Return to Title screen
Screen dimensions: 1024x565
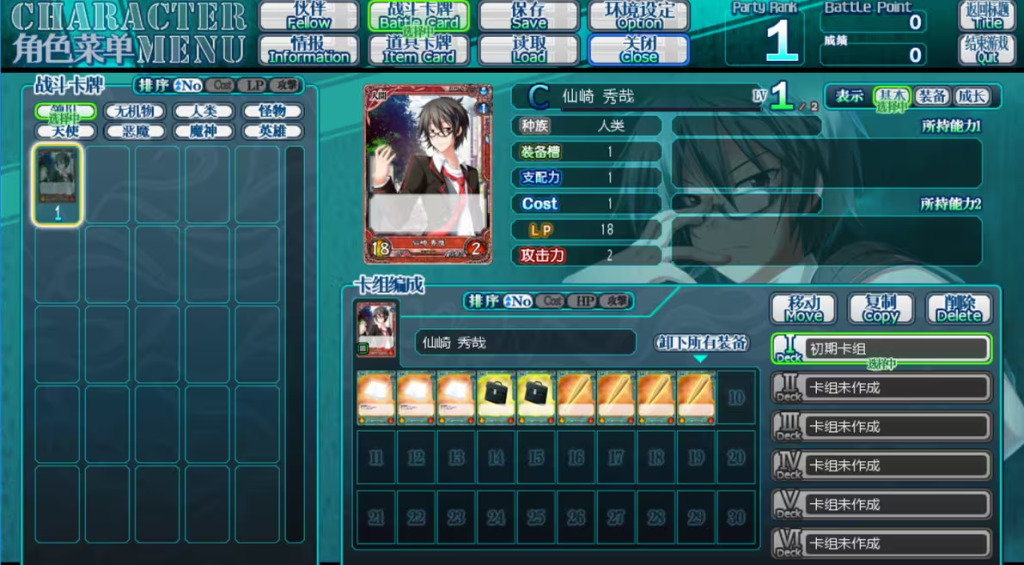point(987,15)
